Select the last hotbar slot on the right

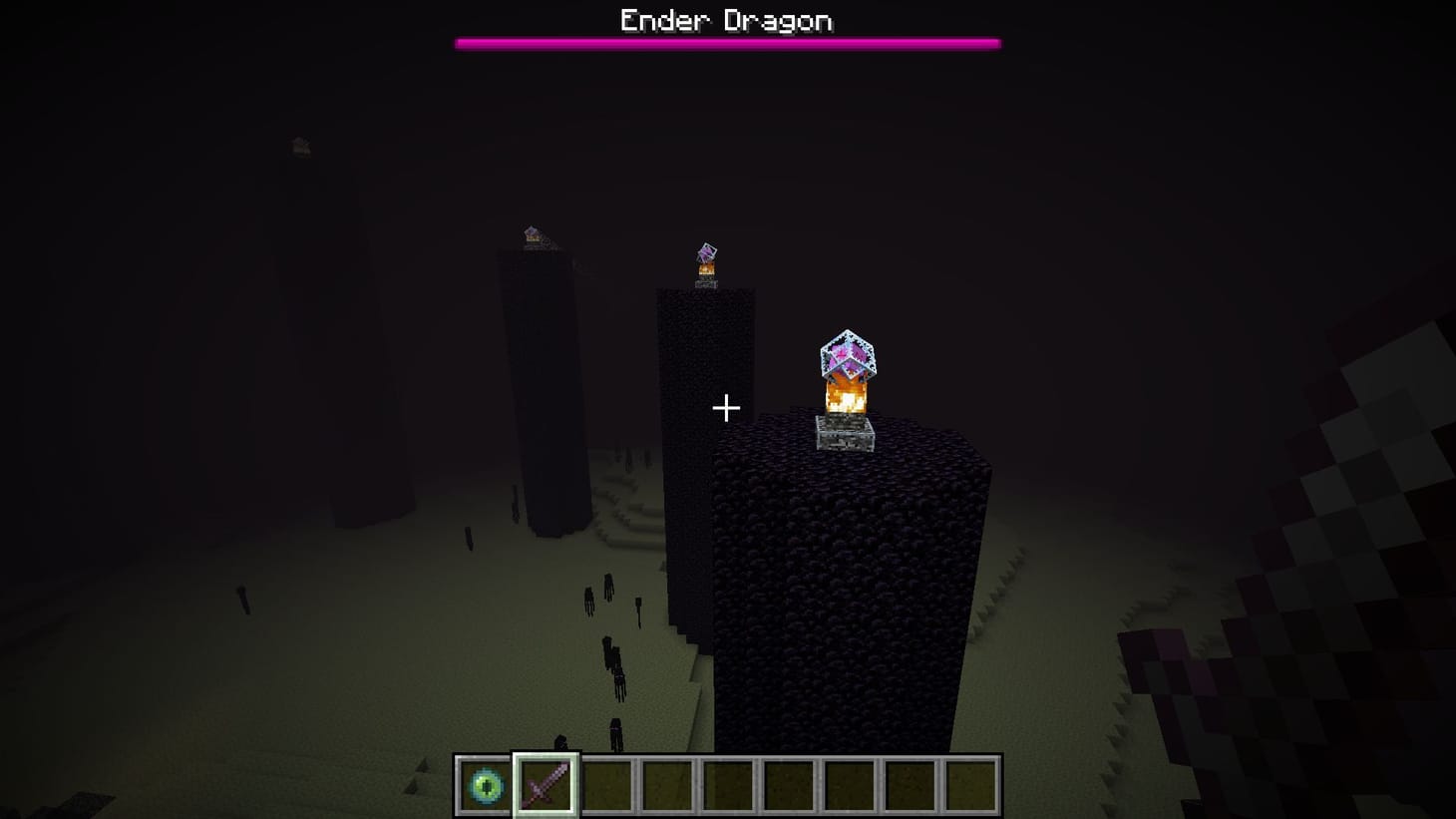tap(974, 783)
